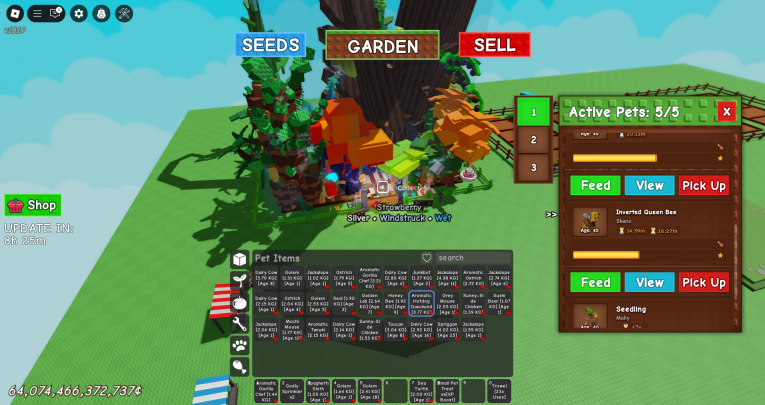This screenshot has height=405, width=765.
Task: Click the Pet Items search field
Action: point(472,258)
